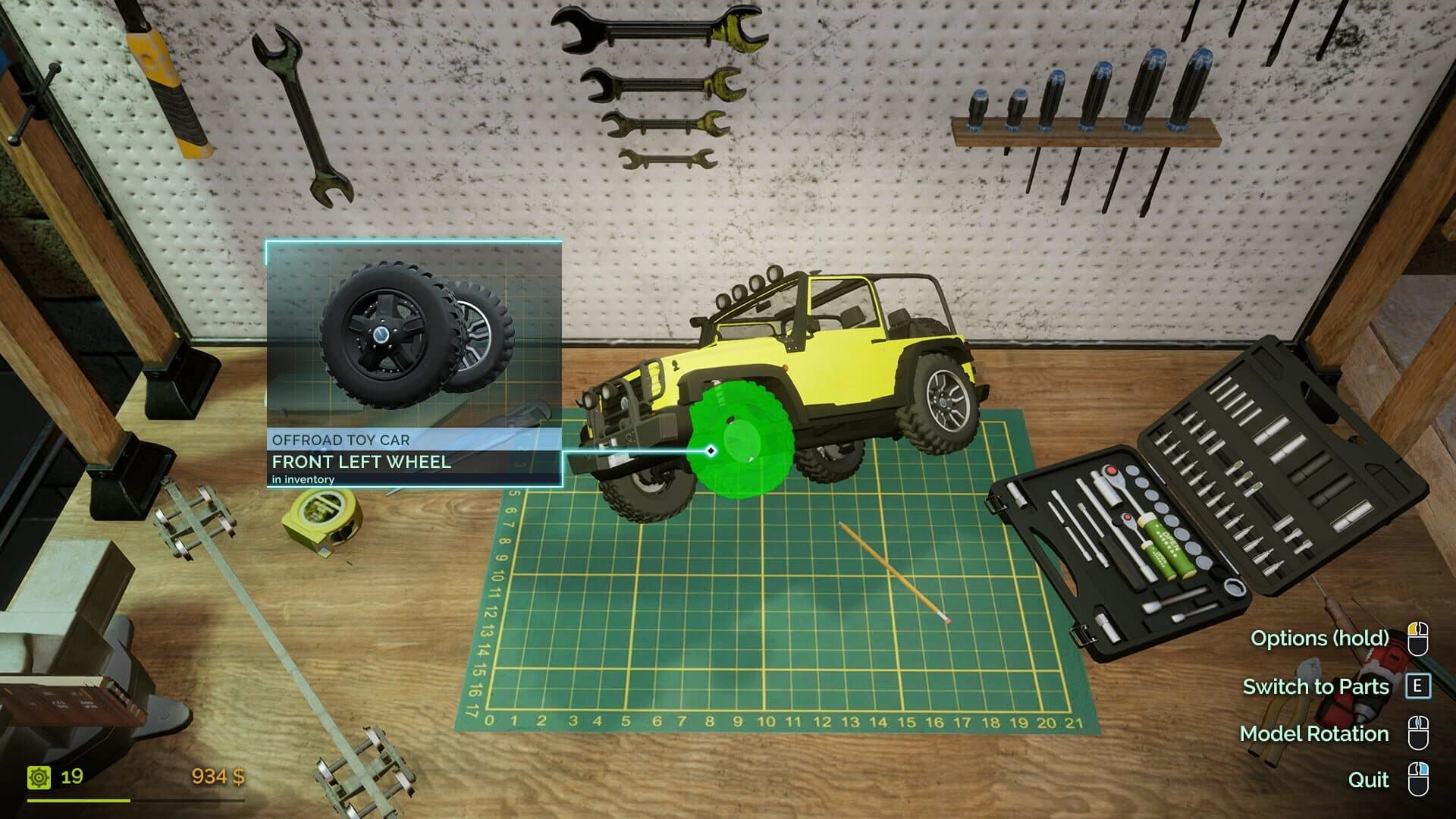The width and height of the screenshot is (1456, 819).
Task: Click the Front Left Wheel label
Action: (362, 461)
